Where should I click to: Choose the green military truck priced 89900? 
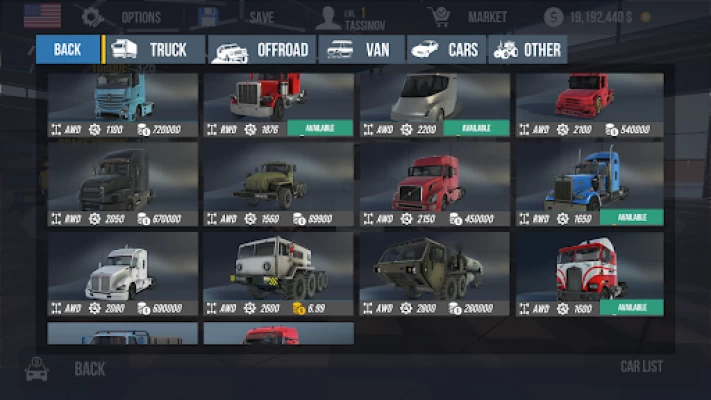point(278,184)
